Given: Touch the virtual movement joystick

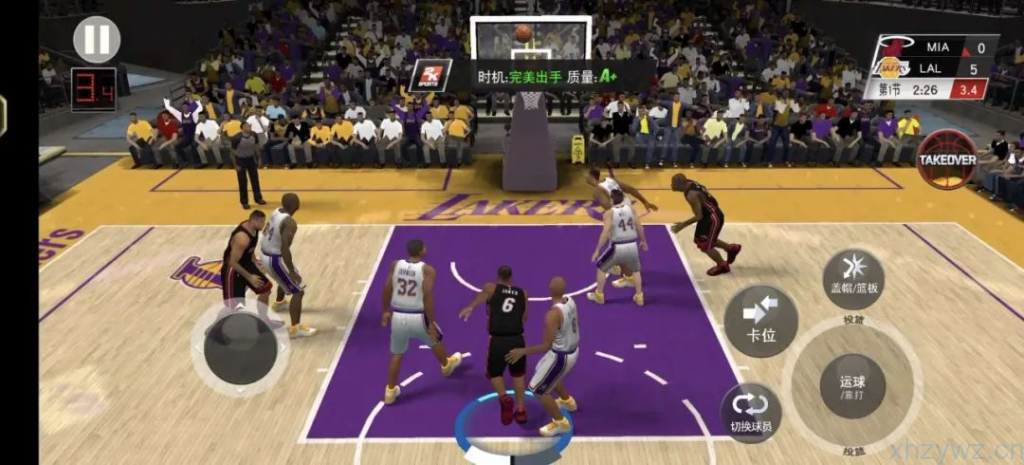Looking at the screenshot, I should coord(241,347).
